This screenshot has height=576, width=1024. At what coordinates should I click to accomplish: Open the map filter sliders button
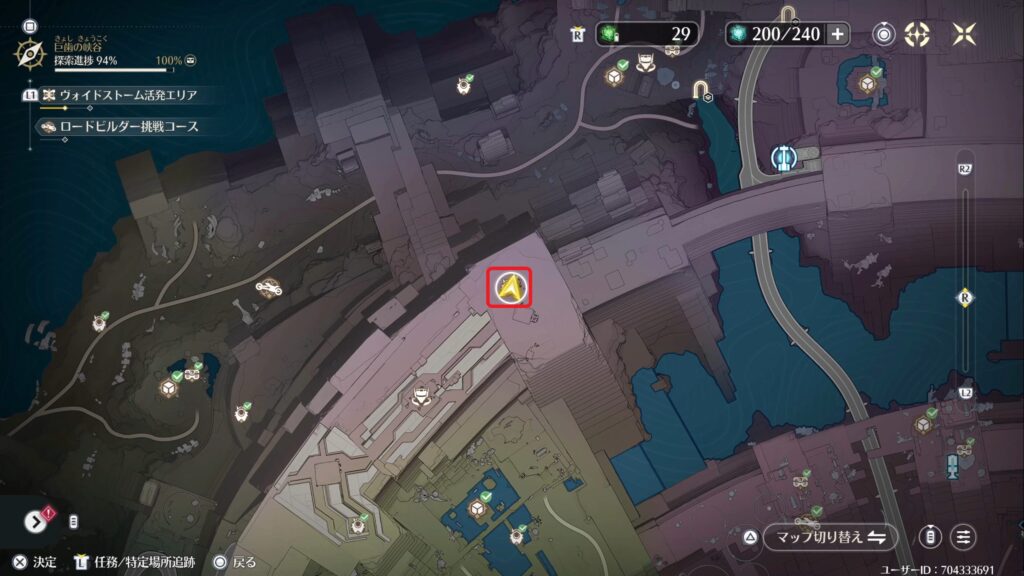[x=963, y=537]
